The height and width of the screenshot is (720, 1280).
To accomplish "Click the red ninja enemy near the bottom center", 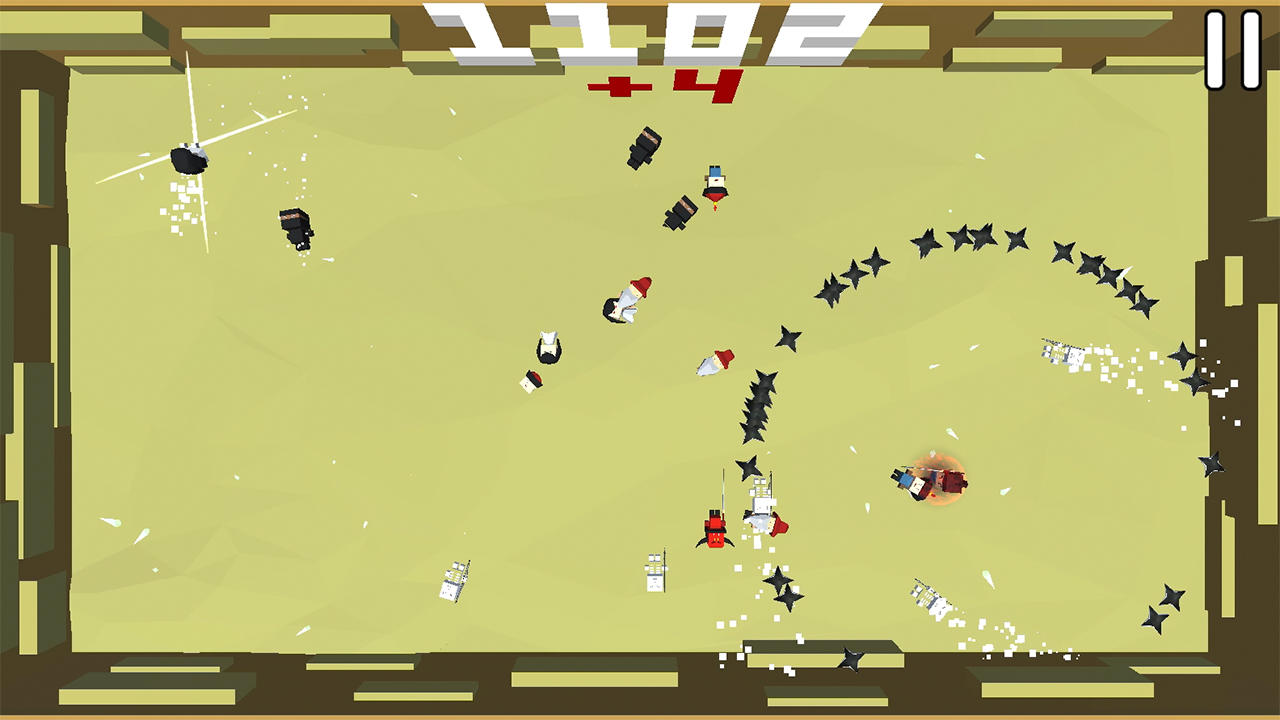I will 714,527.
